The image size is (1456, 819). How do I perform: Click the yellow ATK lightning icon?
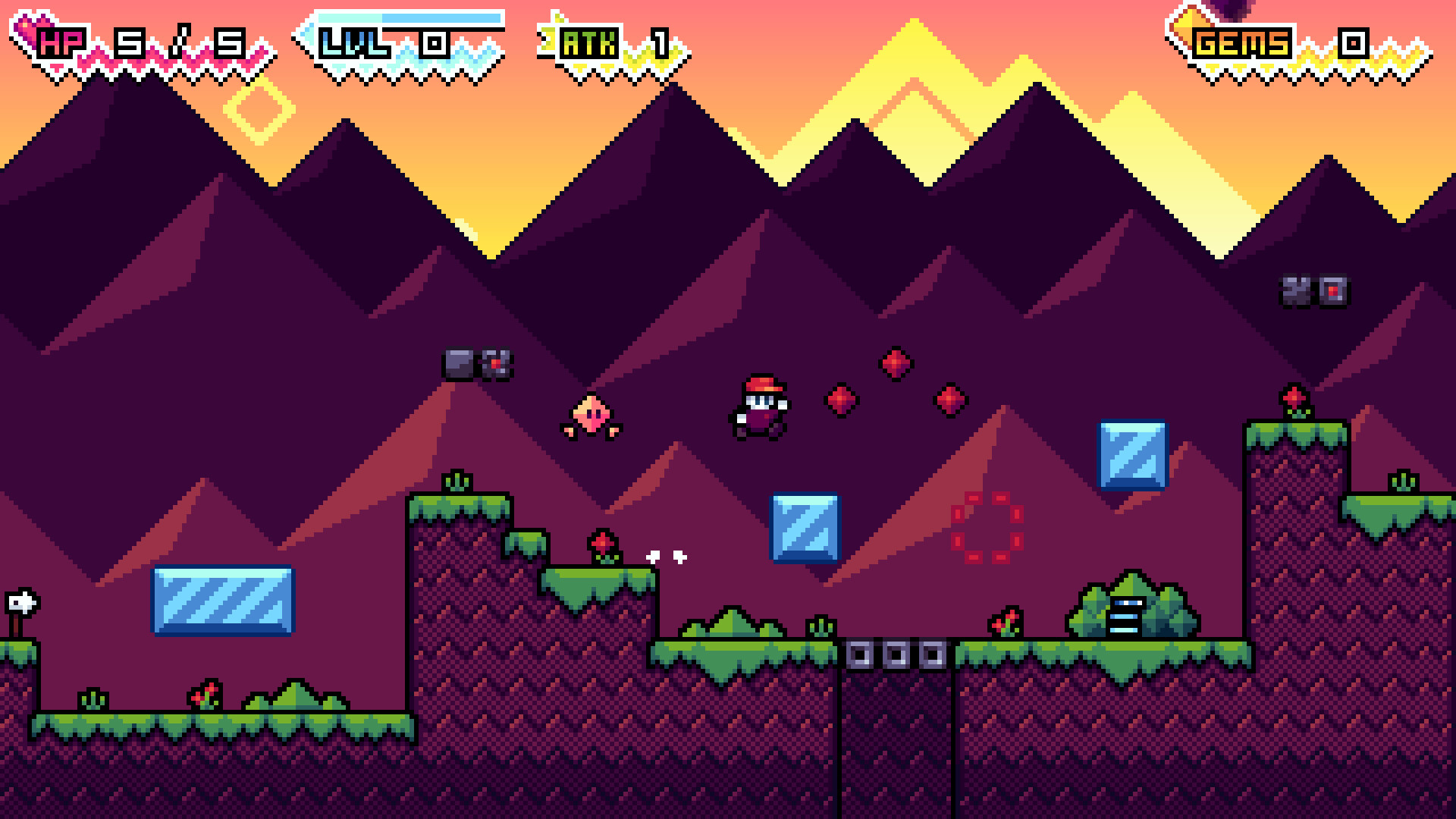pos(548,36)
